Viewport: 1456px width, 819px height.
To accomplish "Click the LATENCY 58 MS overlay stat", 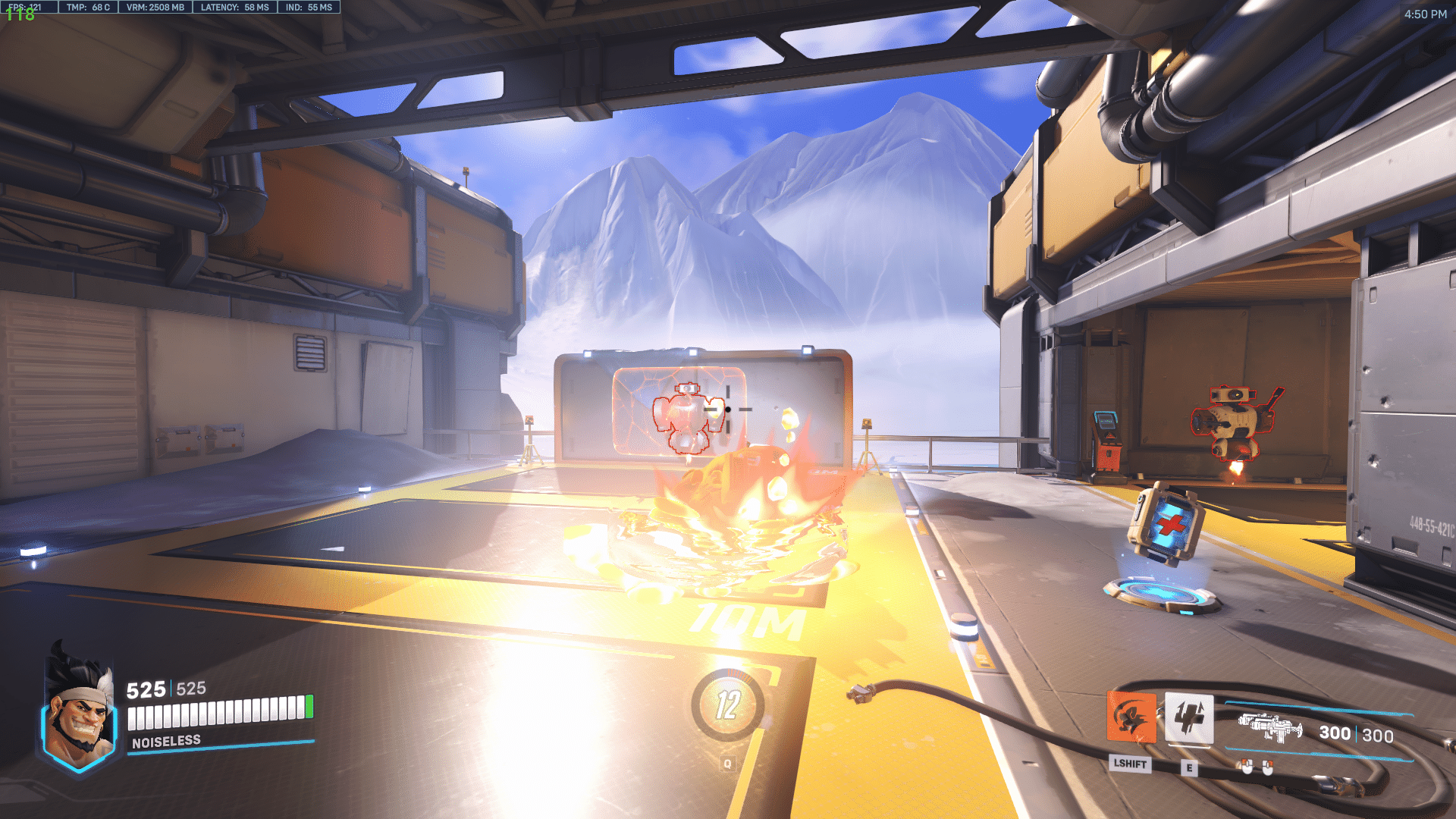I will pyautogui.click(x=235, y=7).
